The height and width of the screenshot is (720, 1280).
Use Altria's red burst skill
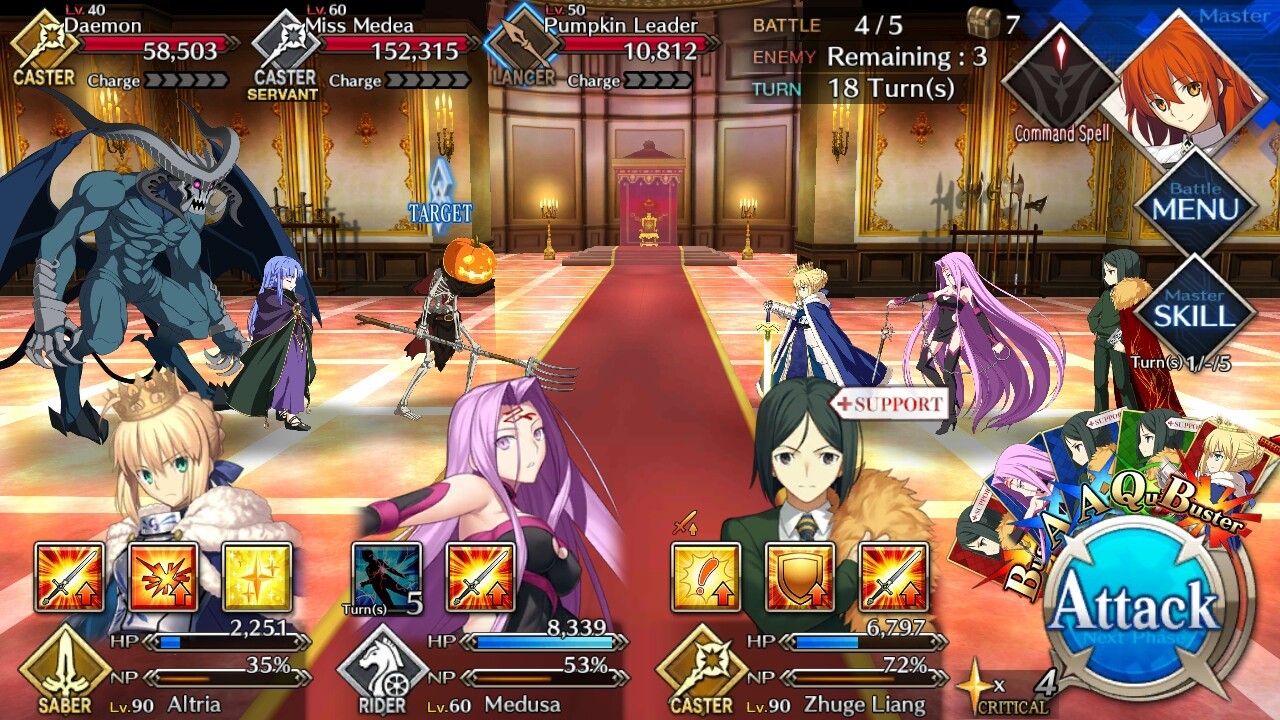163,577
